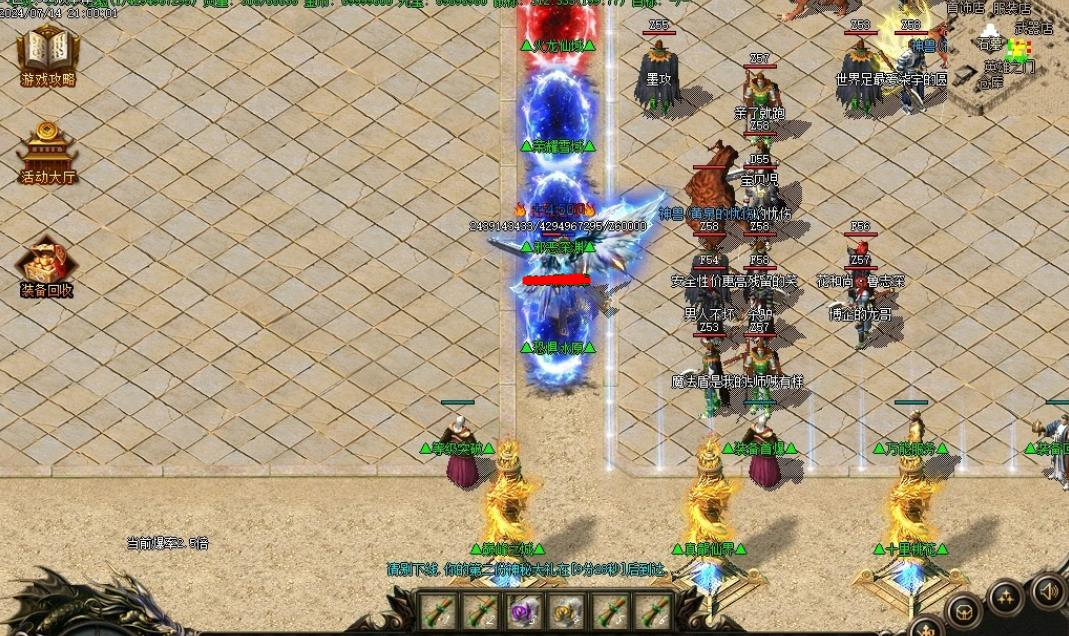Open the round box-shaped bag button
This screenshot has width=1069, height=636.
tap(964, 610)
